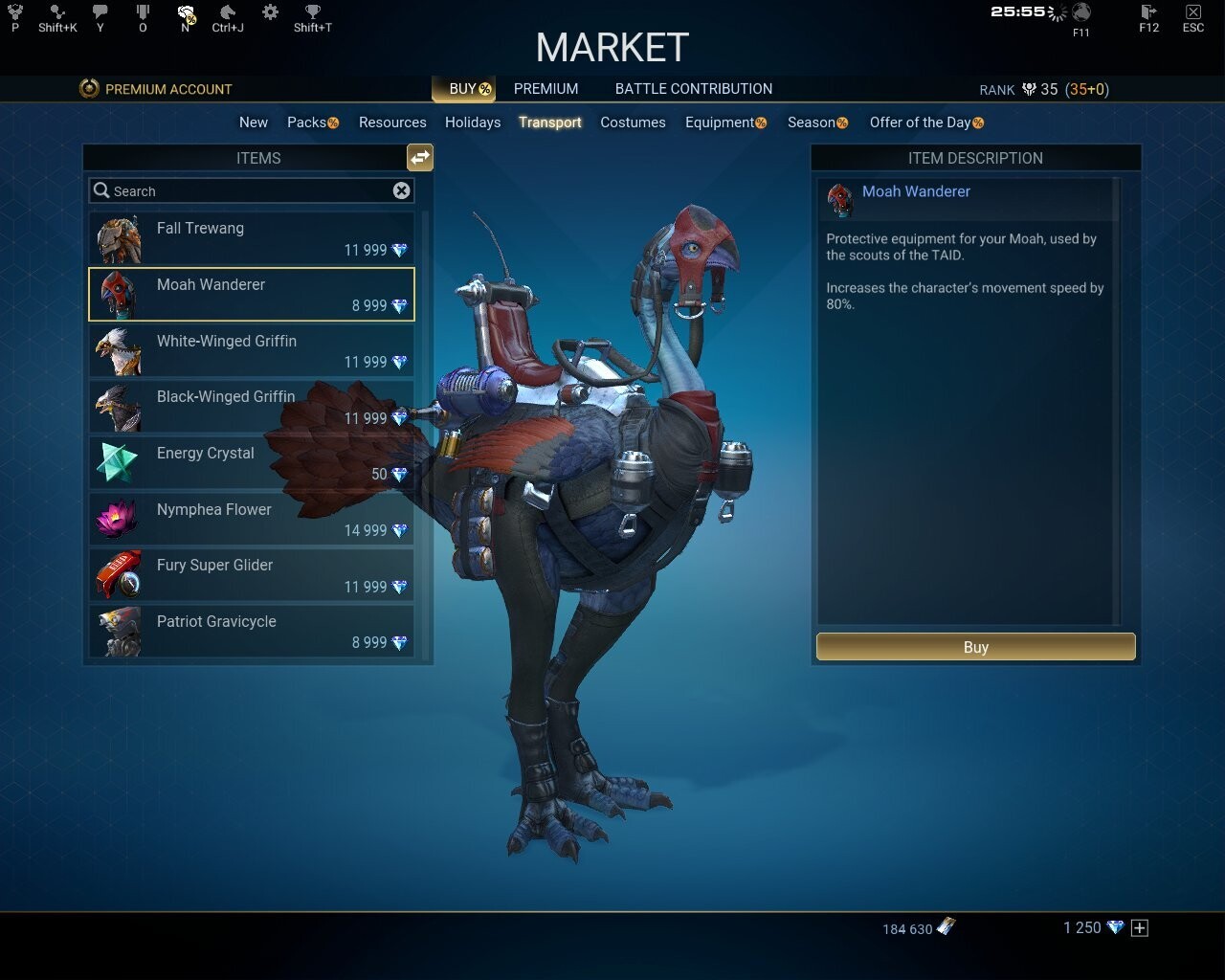Add more gems with the plus button
Viewport: 1225px width, 980px height.
(x=1139, y=927)
